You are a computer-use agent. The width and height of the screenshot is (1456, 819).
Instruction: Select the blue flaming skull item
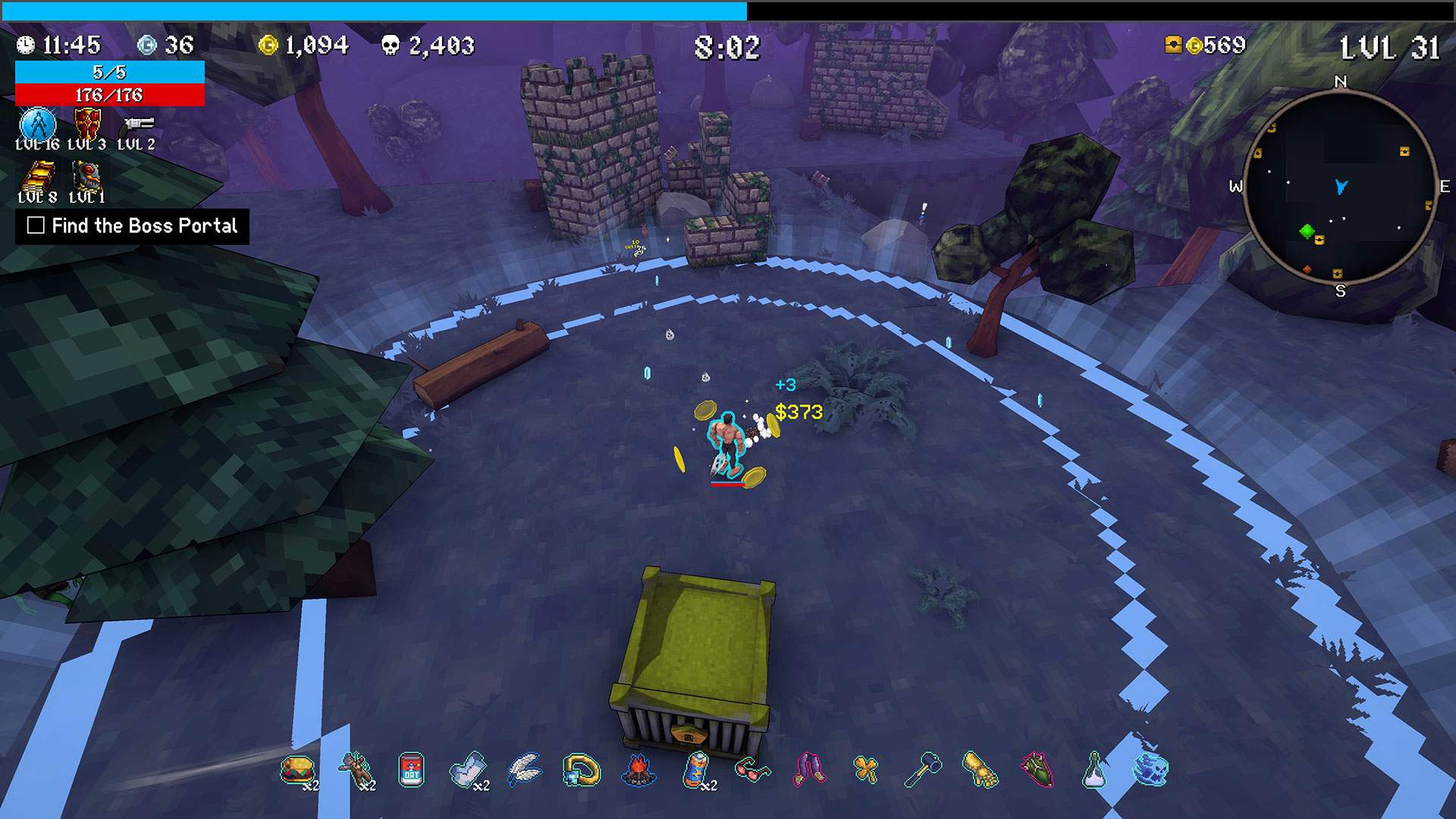coord(1150,770)
